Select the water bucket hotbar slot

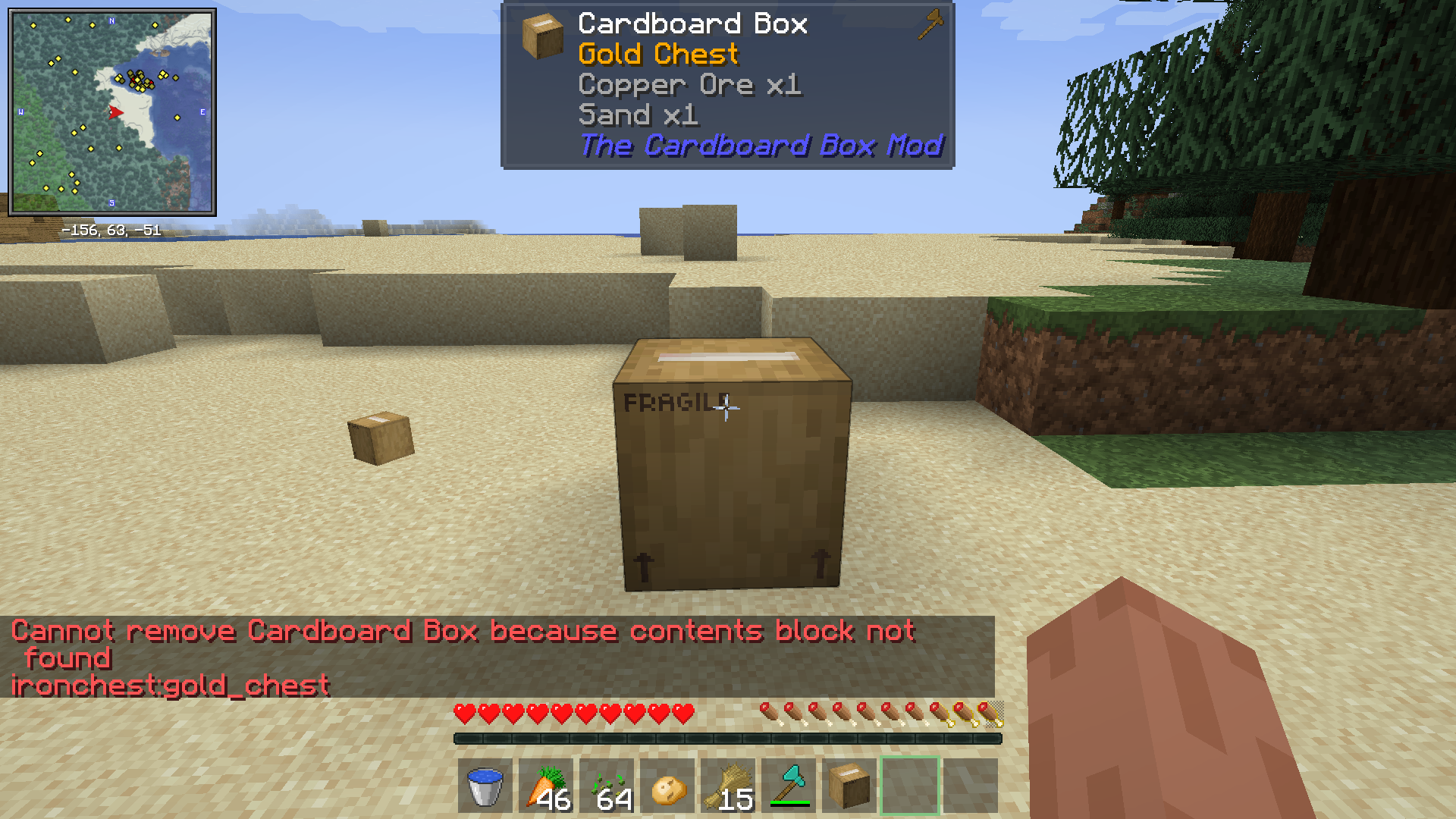(x=485, y=786)
